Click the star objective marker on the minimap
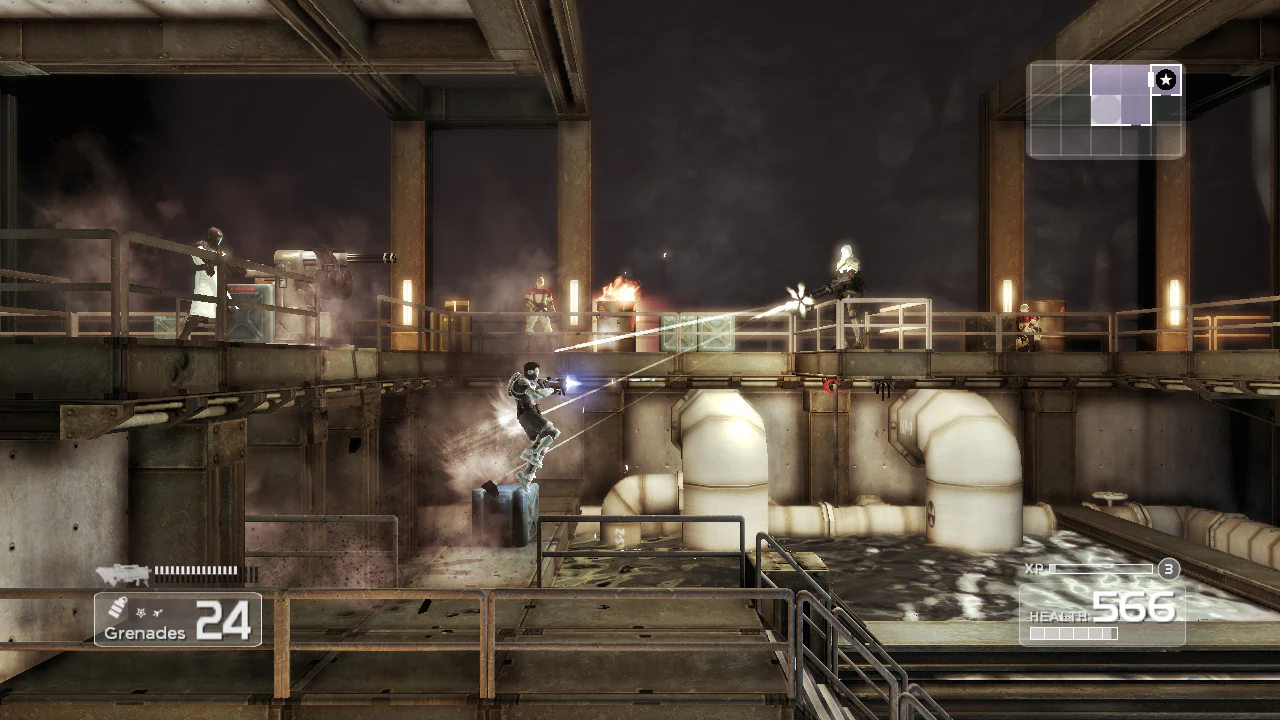 (x=1166, y=79)
